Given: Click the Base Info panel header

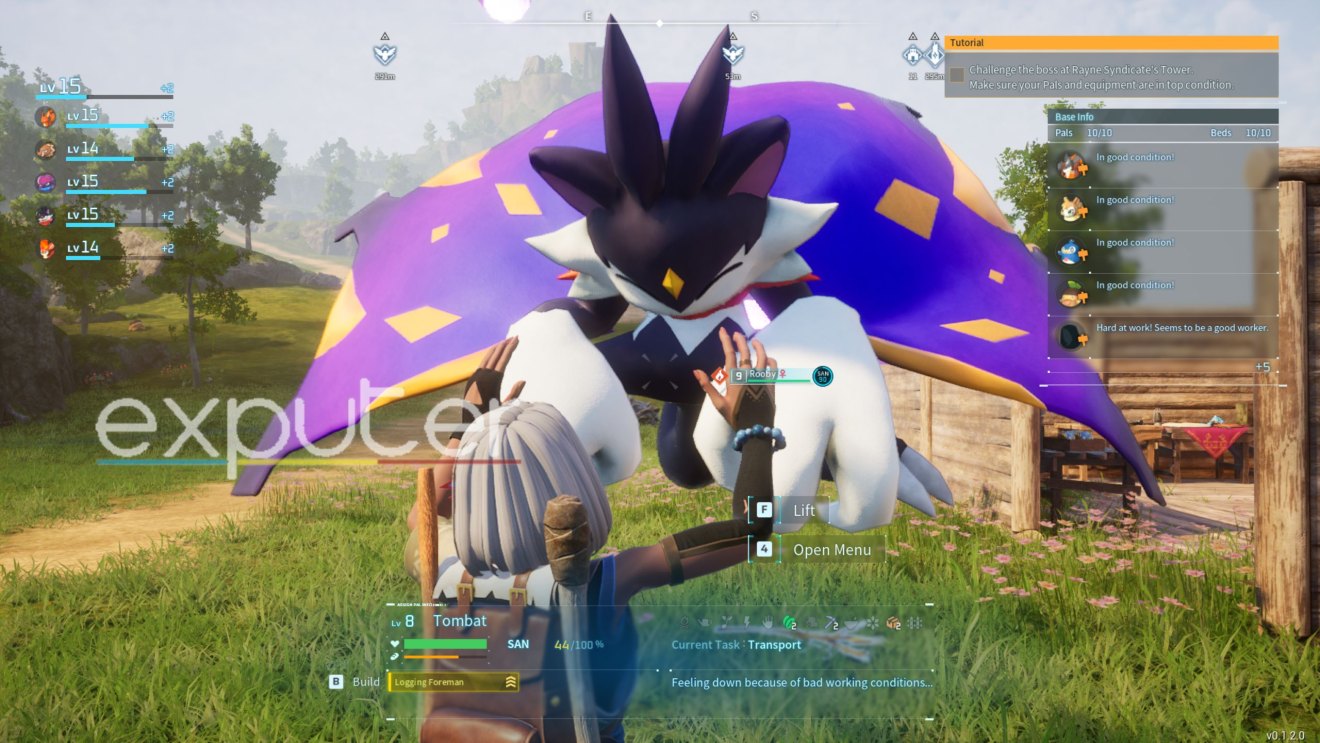Looking at the screenshot, I should point(1162,117).
